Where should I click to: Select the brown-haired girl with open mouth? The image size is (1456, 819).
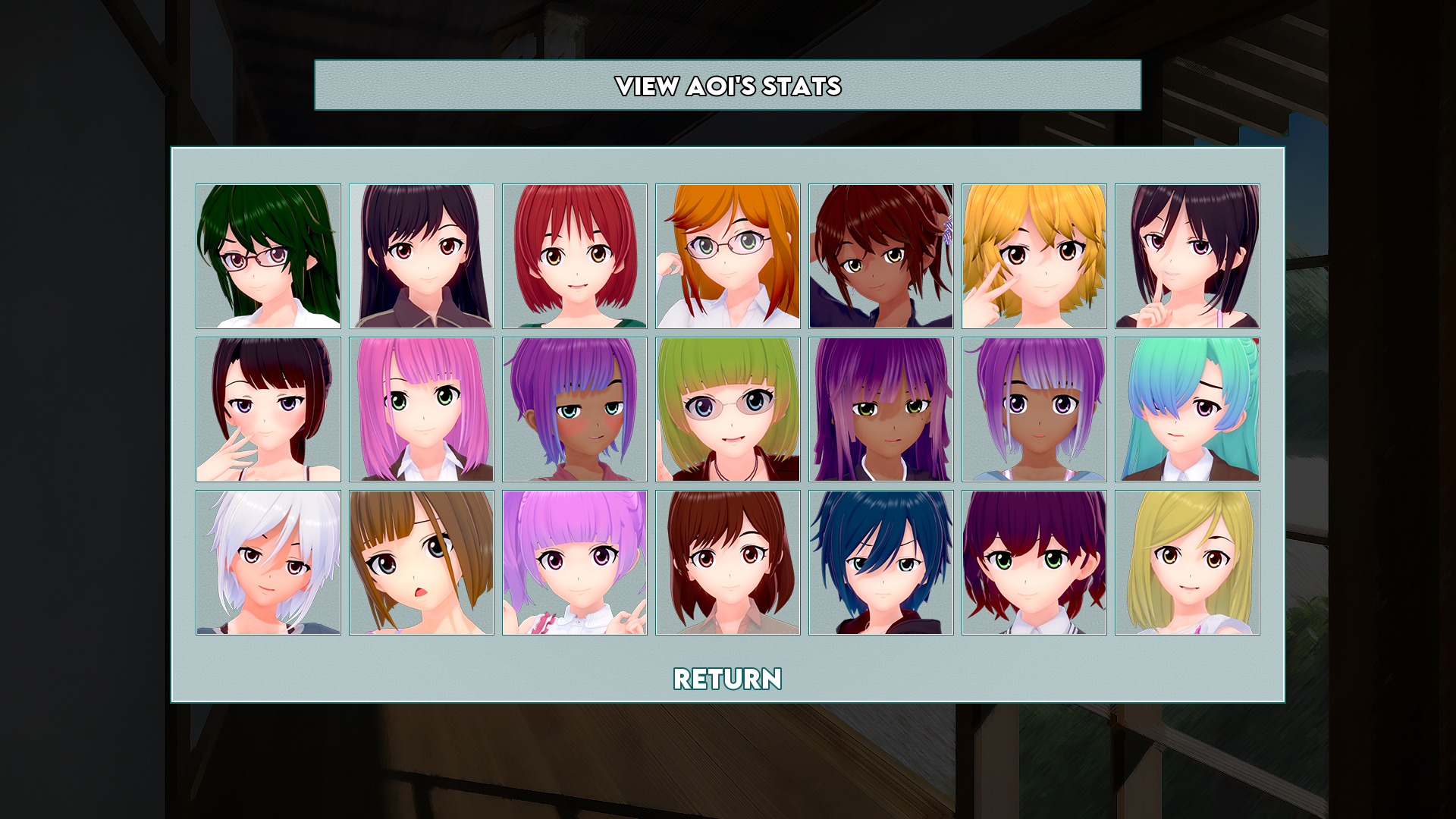[x=422, y=563]
